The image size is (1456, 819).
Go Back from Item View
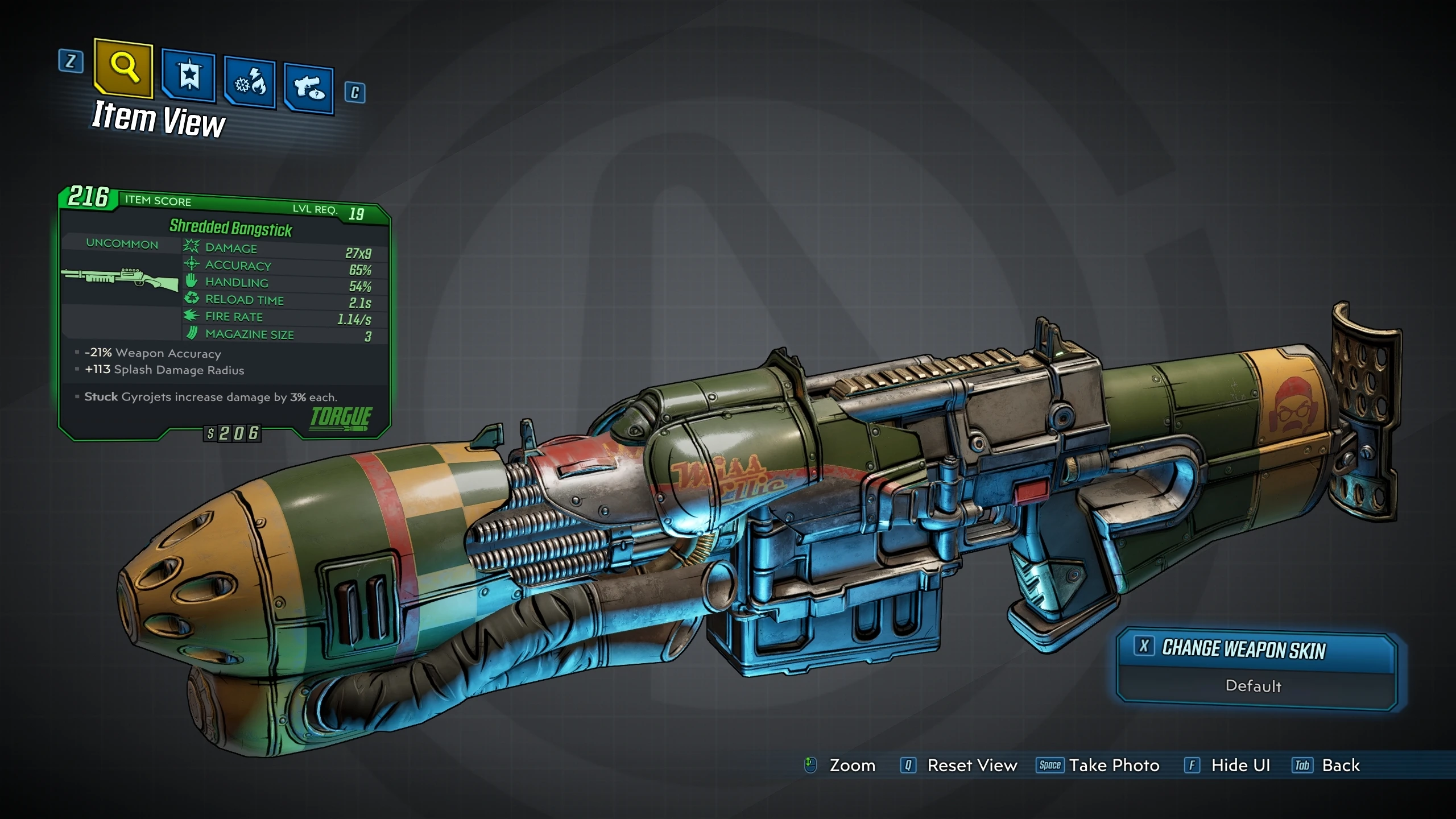(1340, 766)
